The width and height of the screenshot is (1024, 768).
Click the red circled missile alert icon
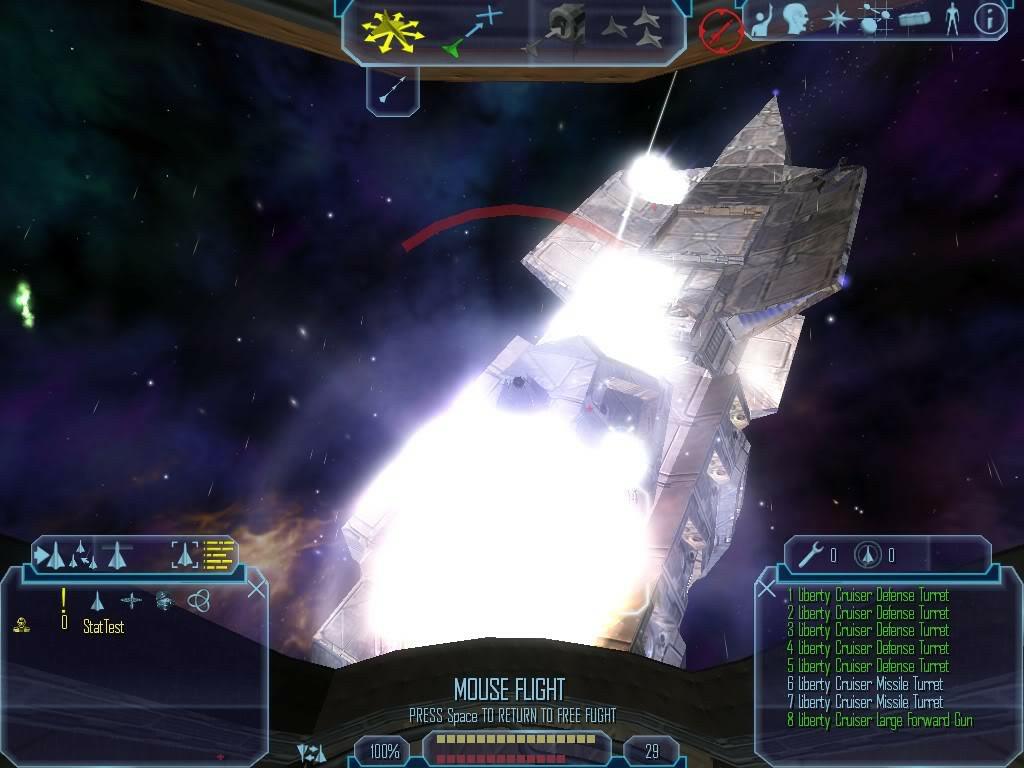pos(719,30)
